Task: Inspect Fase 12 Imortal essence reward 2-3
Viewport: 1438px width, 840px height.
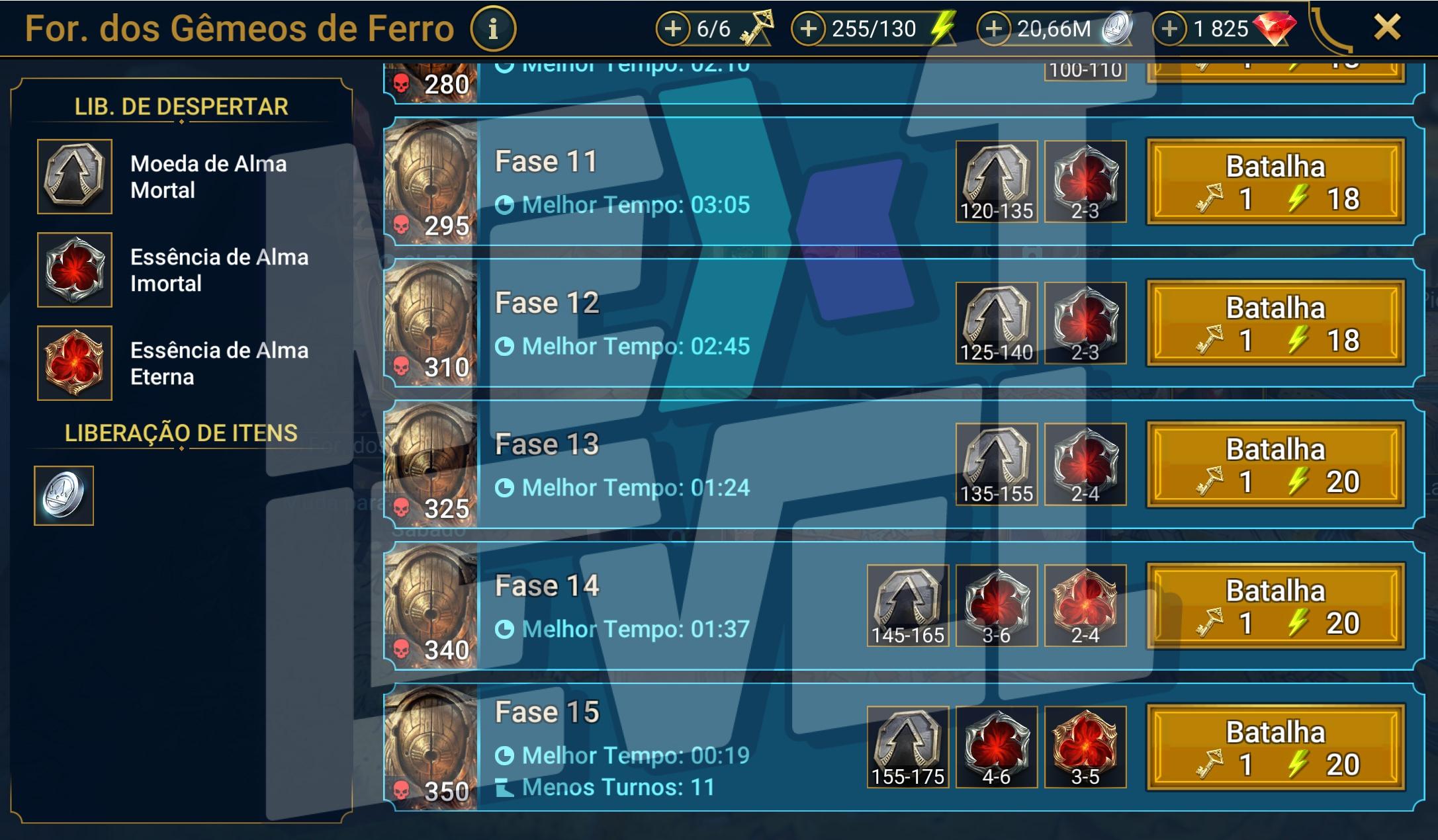Action: 1085,323
